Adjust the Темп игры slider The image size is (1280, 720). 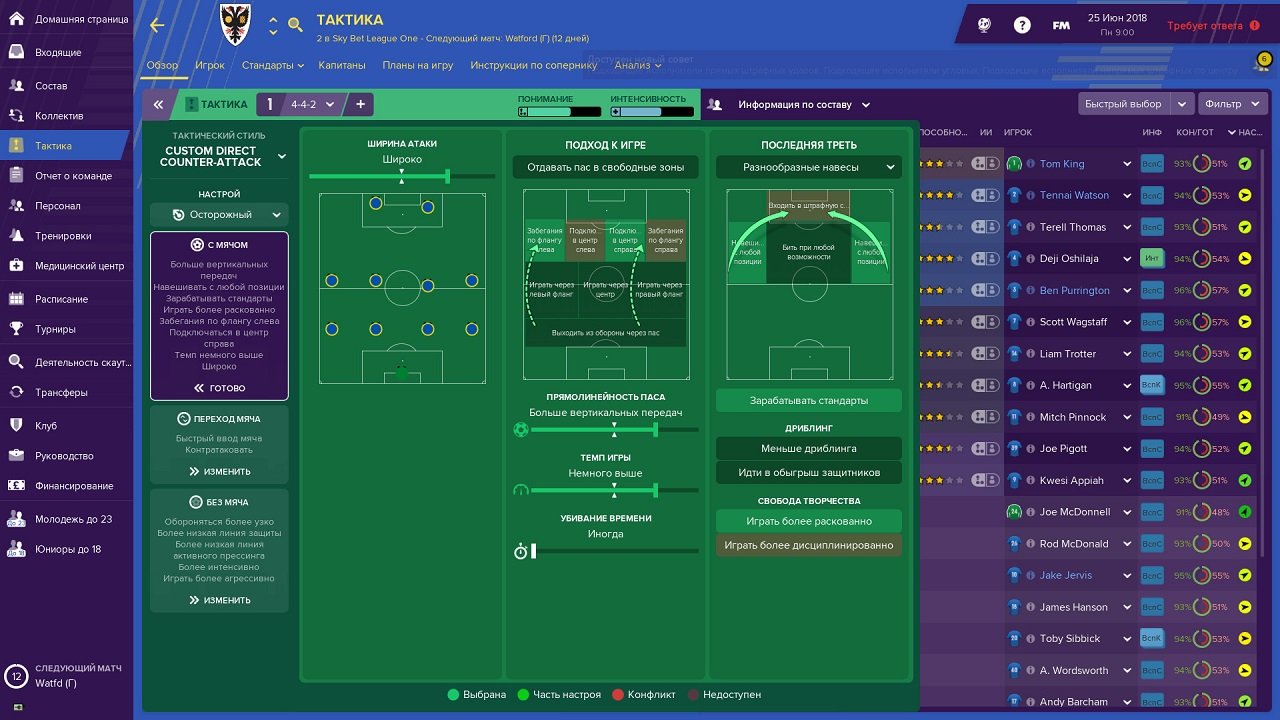pos(655,491)
